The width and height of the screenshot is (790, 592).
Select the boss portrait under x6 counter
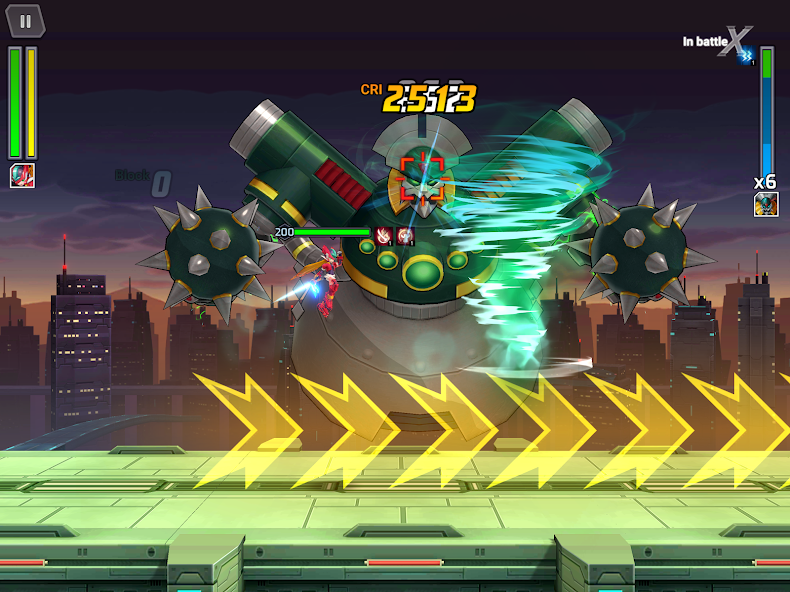click(766, 205)
